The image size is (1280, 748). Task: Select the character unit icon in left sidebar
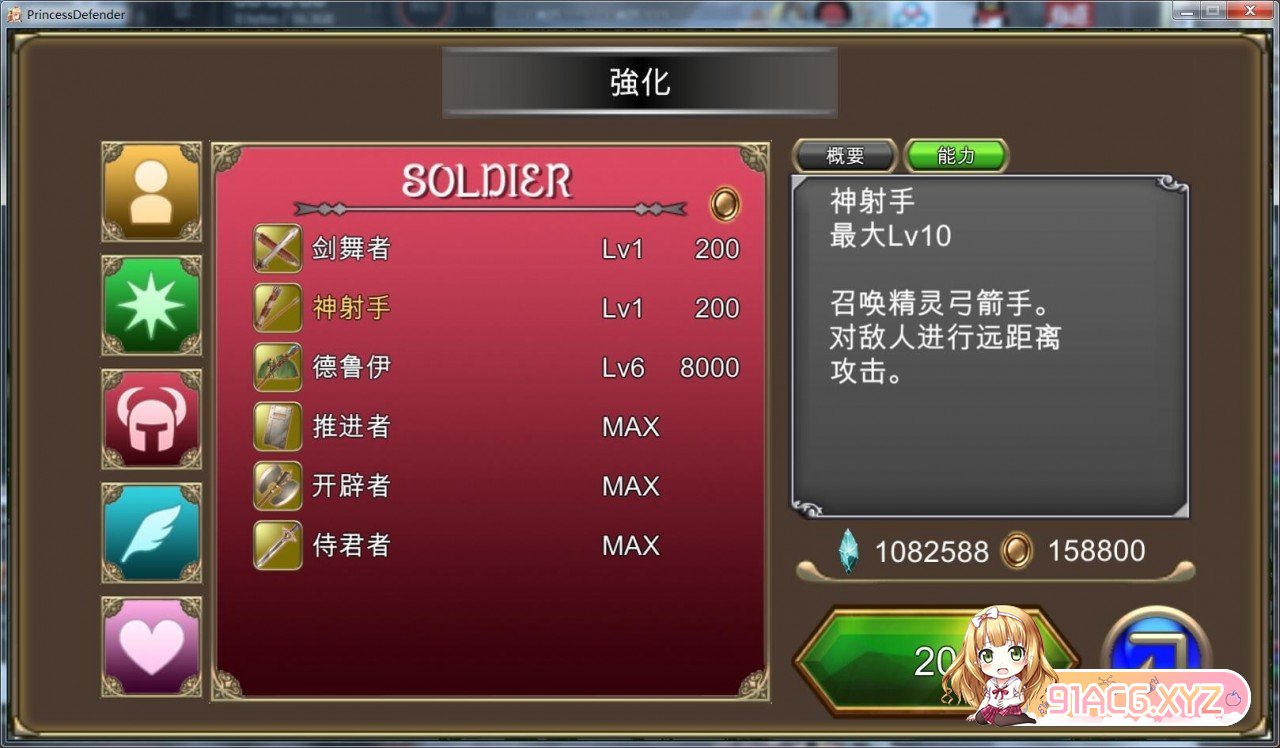click(151, 191)
